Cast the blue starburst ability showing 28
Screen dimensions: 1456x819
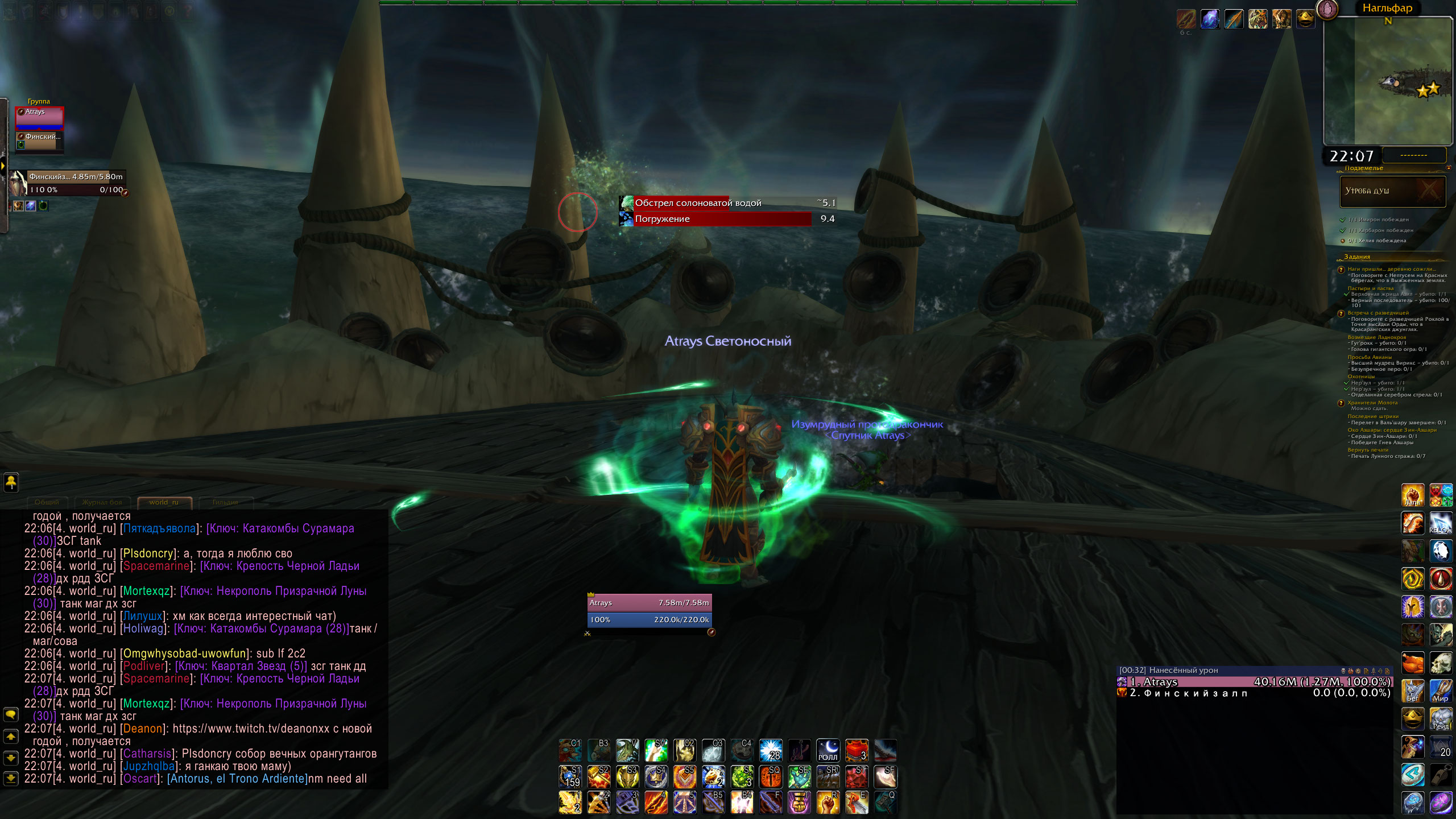[771, 751]
